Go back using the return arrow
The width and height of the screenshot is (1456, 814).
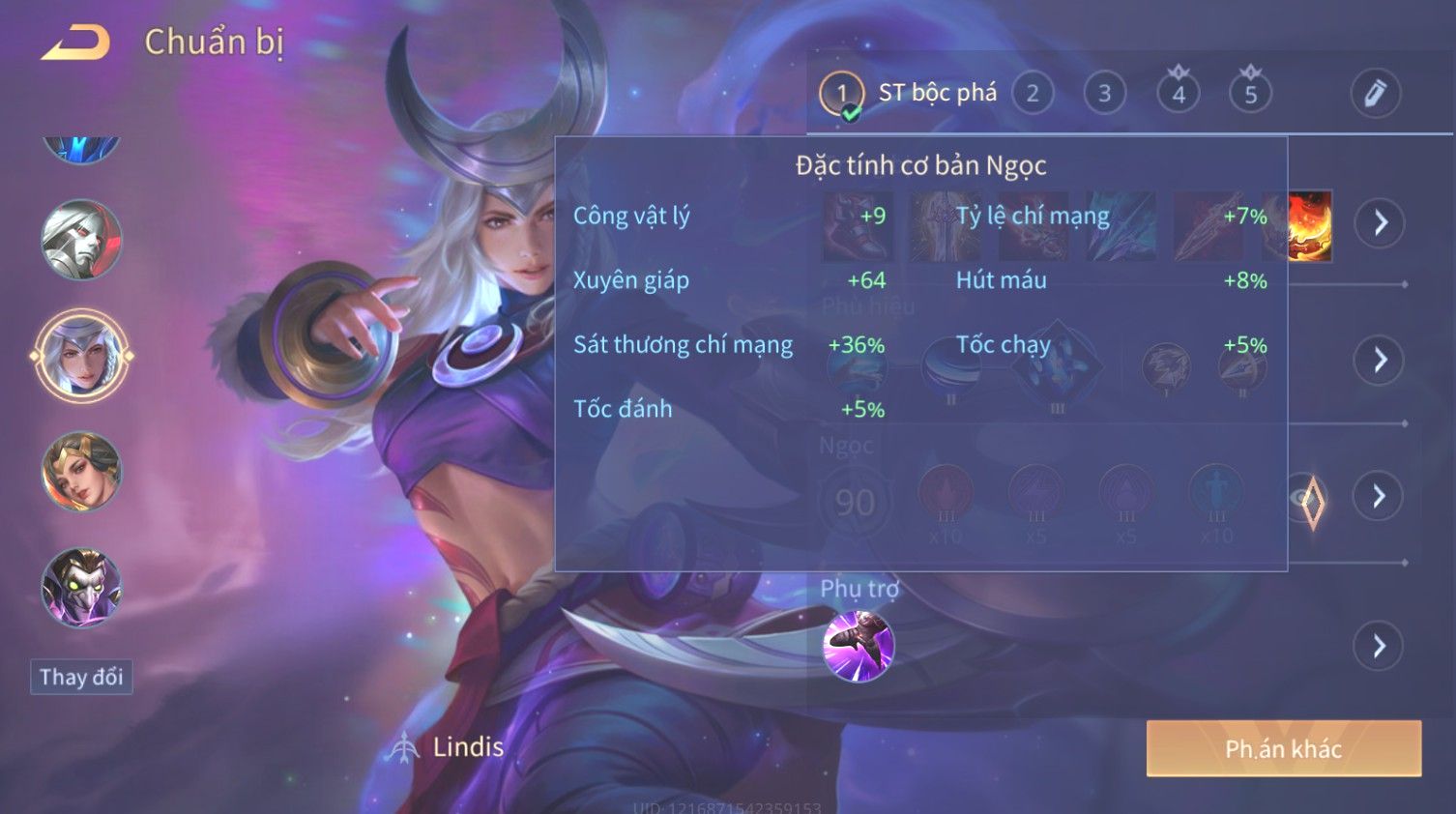pos(75,43)
